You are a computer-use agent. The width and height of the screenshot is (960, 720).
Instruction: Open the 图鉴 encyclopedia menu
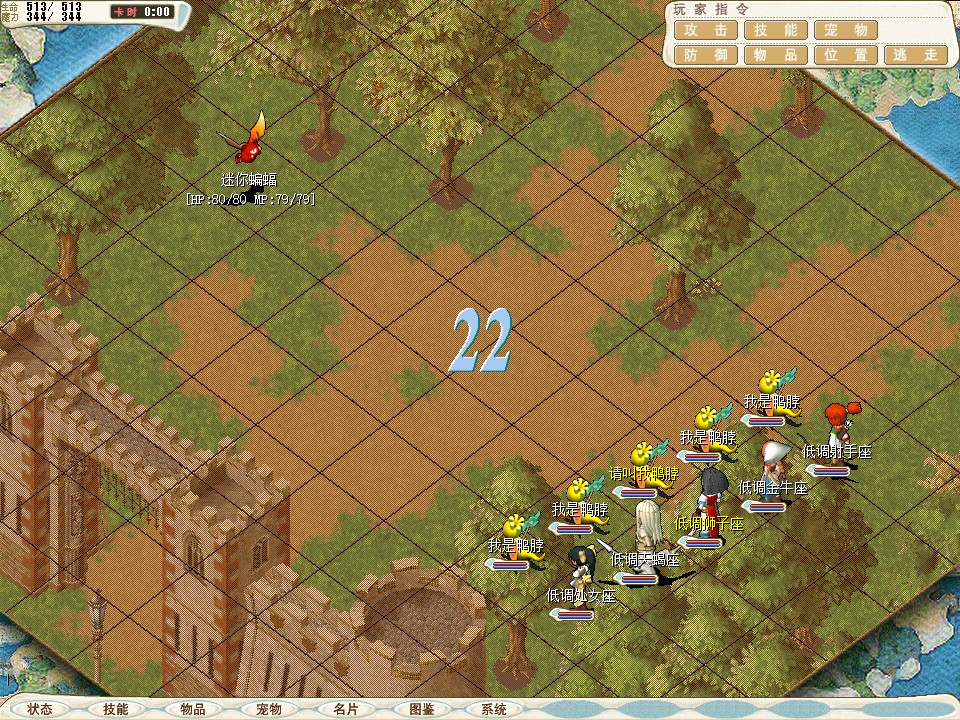pyautogui.click(x=421, y=709)
